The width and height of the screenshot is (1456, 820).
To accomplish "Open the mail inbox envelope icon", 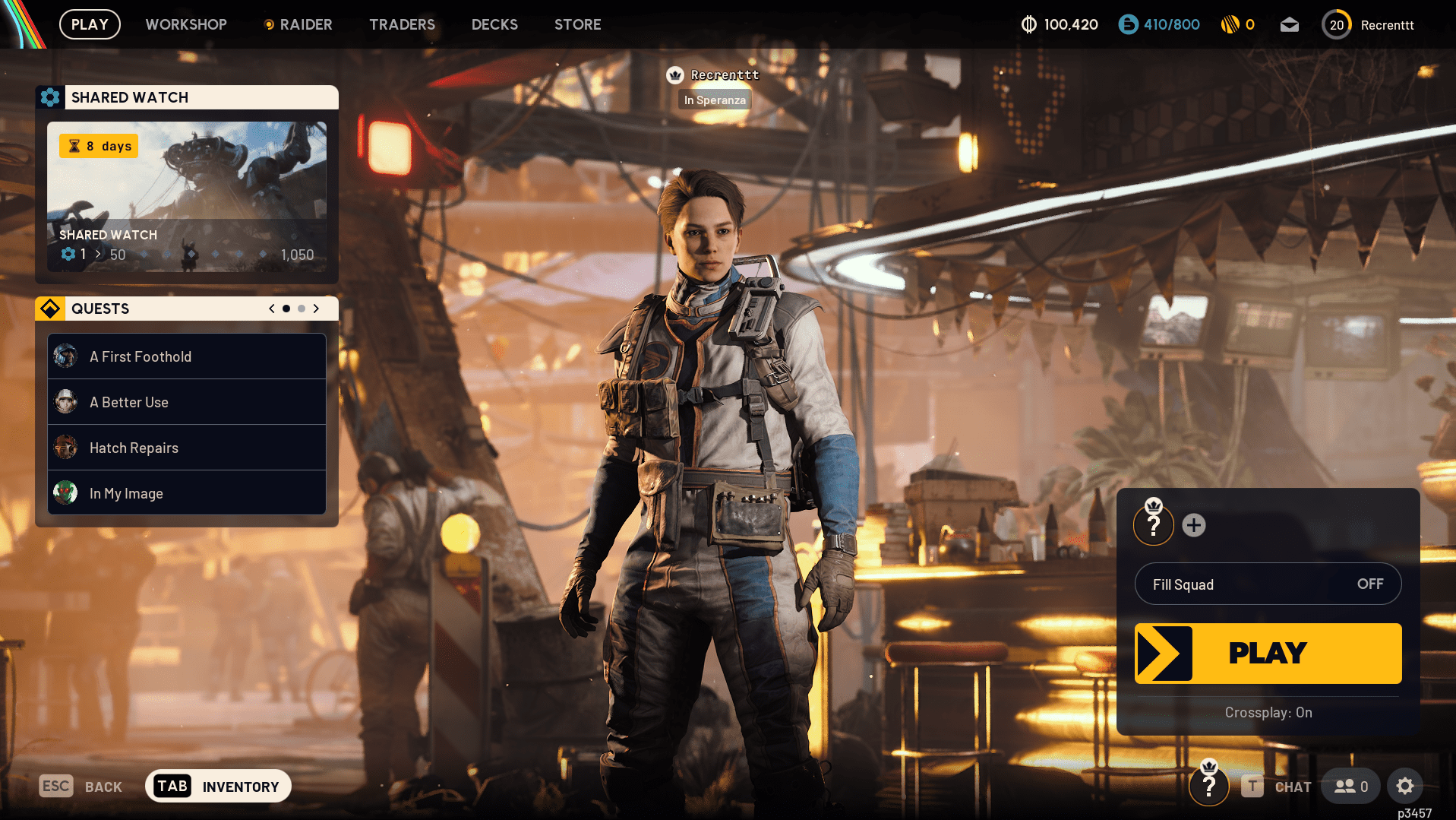I will tap(1289, 24).
